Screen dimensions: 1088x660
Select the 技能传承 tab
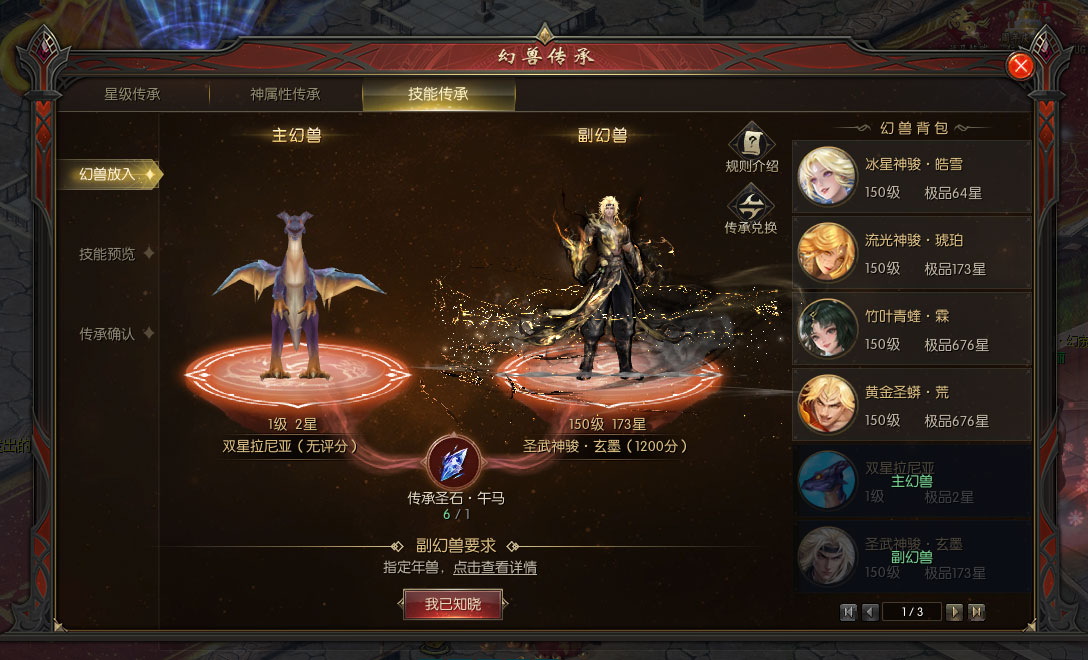tap(438, 95)
